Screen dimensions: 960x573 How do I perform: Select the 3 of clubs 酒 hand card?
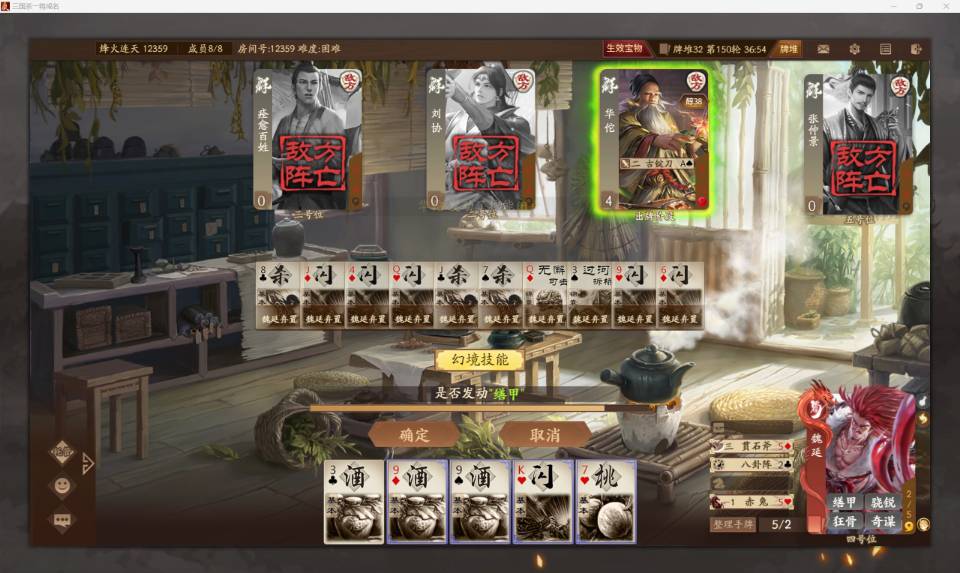click(x=354, y=501)
